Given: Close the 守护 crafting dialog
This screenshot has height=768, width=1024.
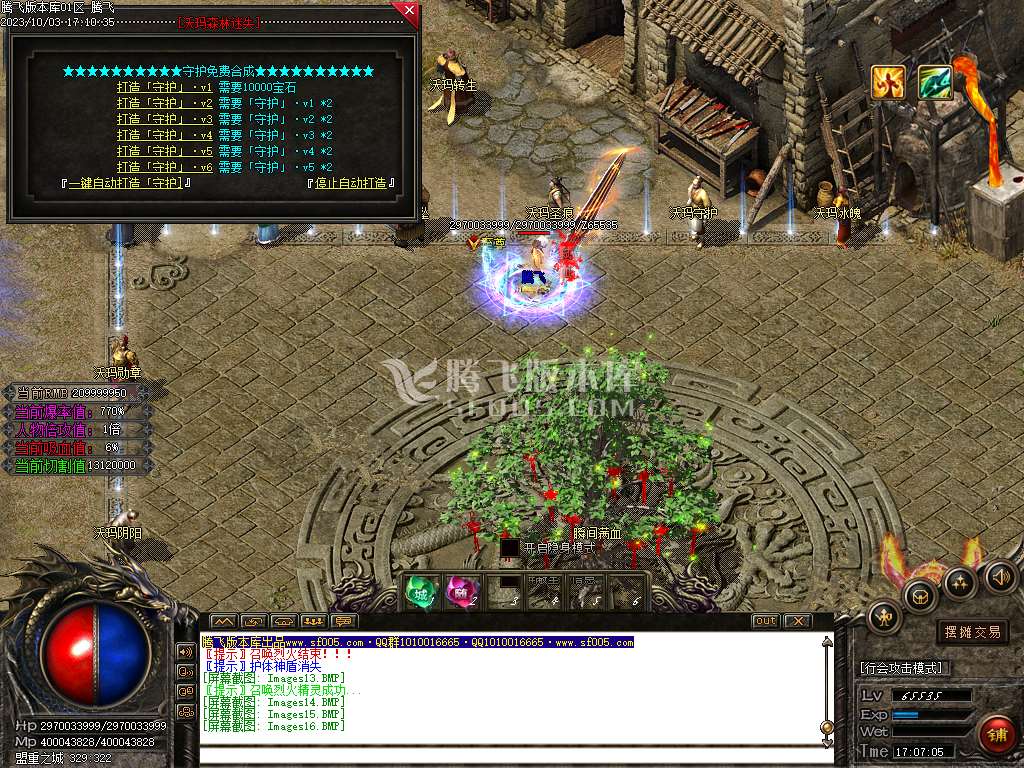Looking at the screenshot, I should tap(406, 13).
